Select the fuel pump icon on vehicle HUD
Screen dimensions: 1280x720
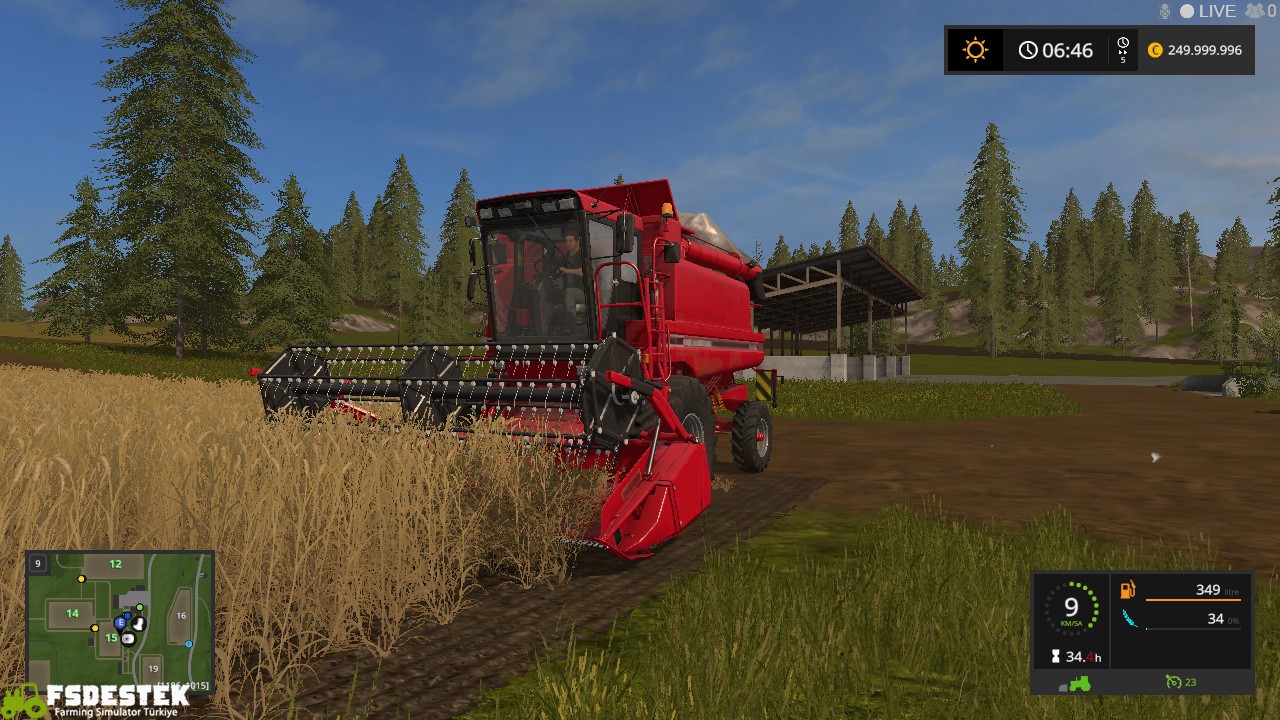point(1127,589)
